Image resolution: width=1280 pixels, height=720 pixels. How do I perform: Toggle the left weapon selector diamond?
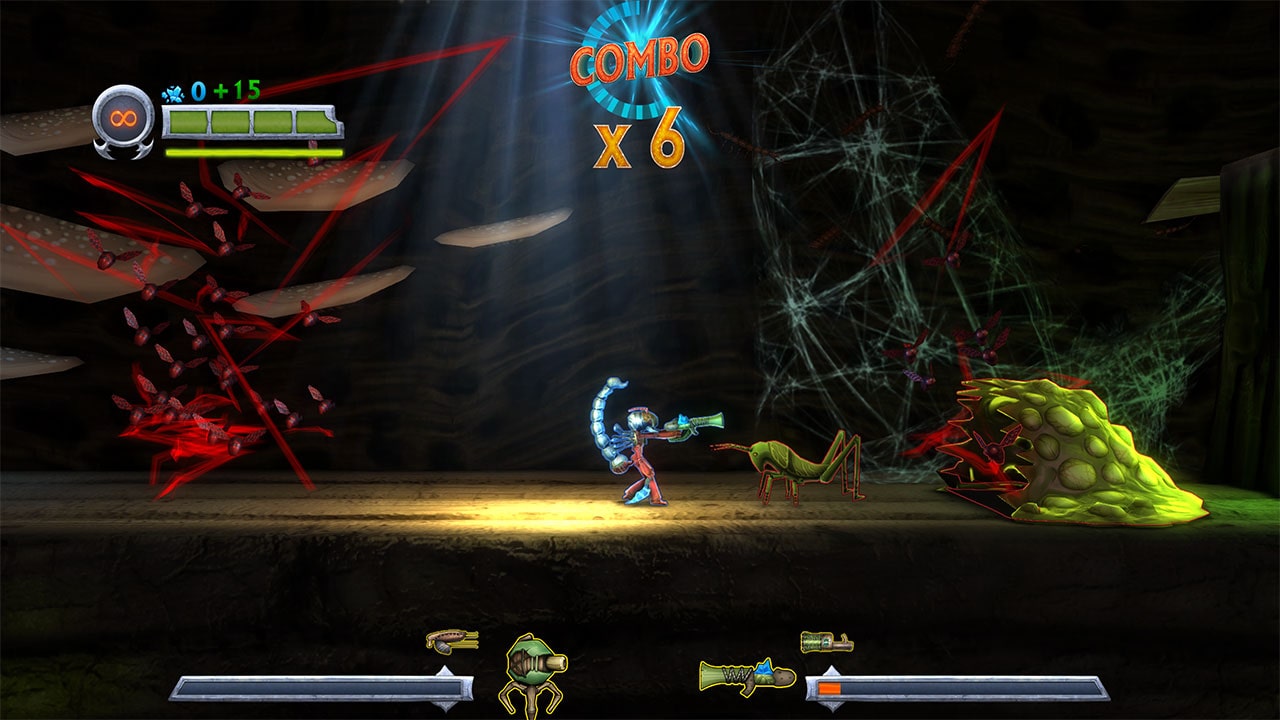tap(445, 688)
